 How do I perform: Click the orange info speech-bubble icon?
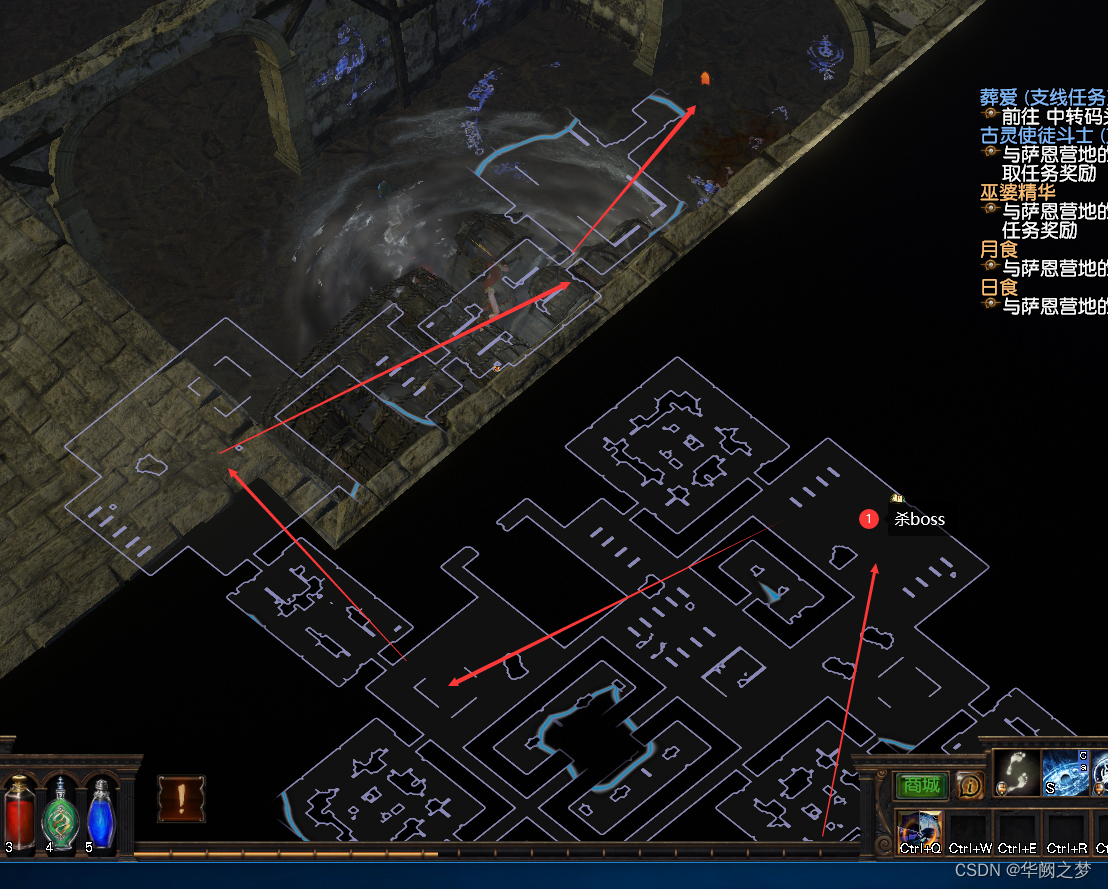click(968, 785)
